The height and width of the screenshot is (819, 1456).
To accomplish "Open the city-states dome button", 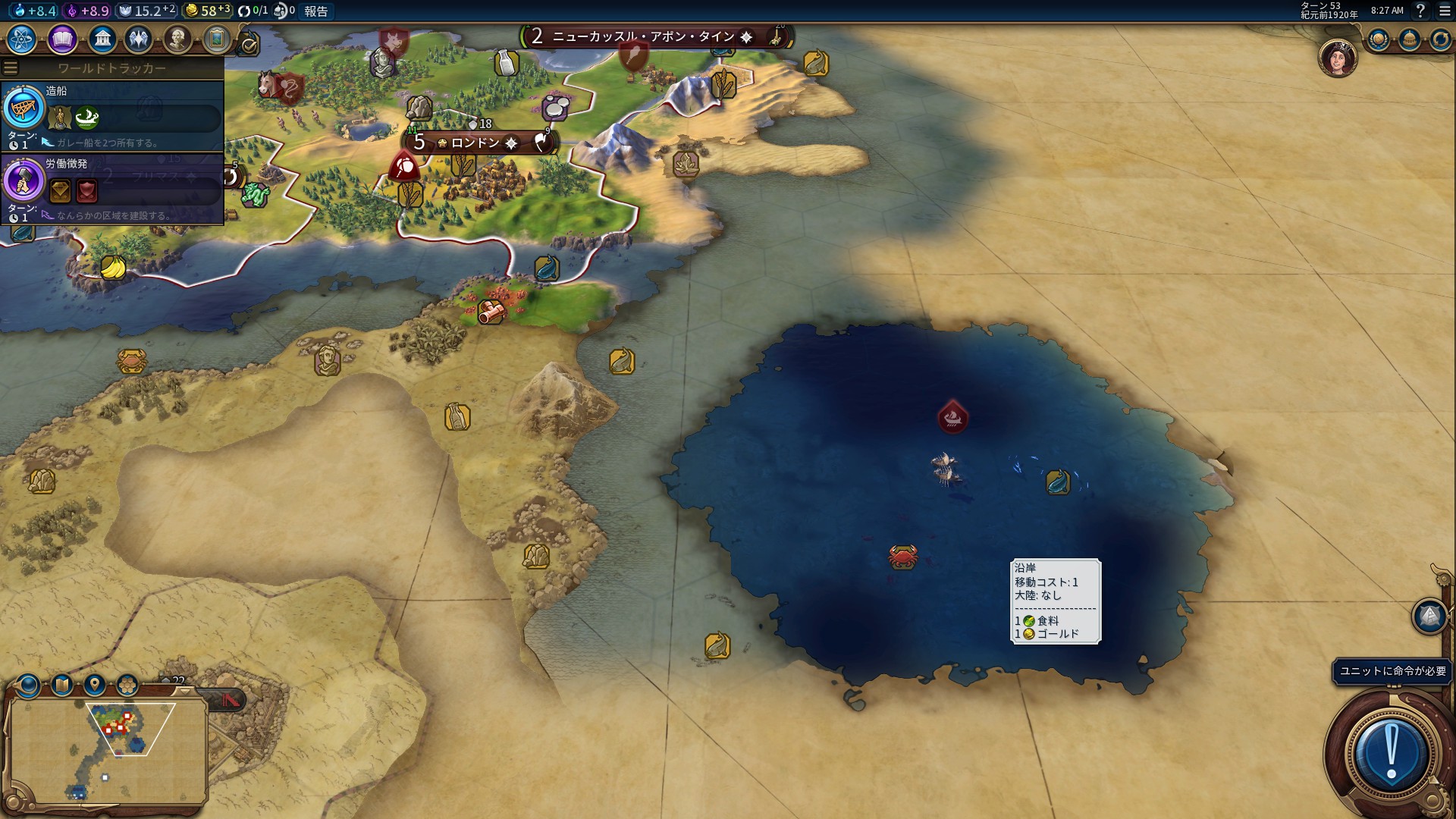I will [x=1409, y=39].
